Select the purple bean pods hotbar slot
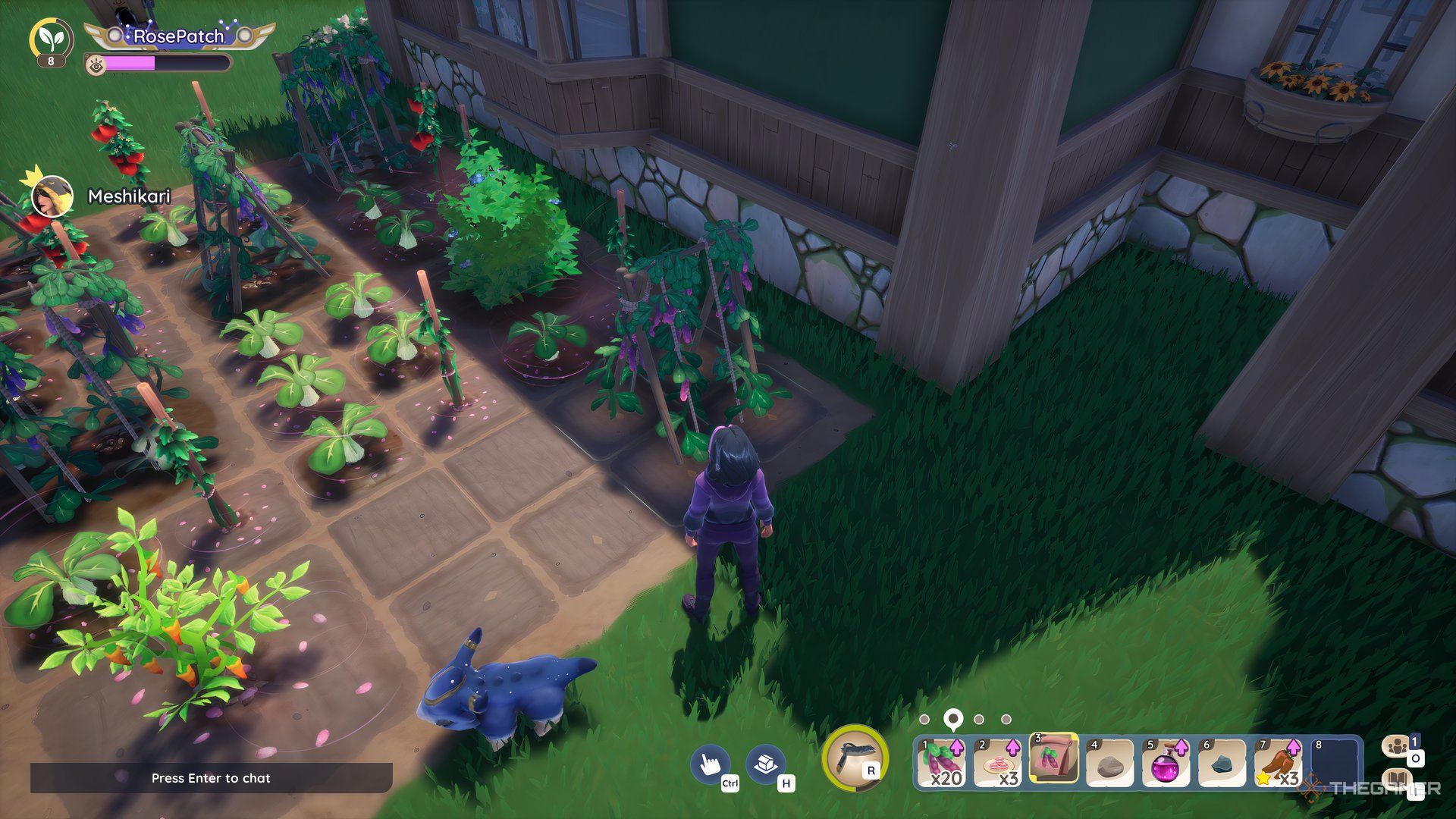Viewport: 1456px width, 819px height. 941,763
